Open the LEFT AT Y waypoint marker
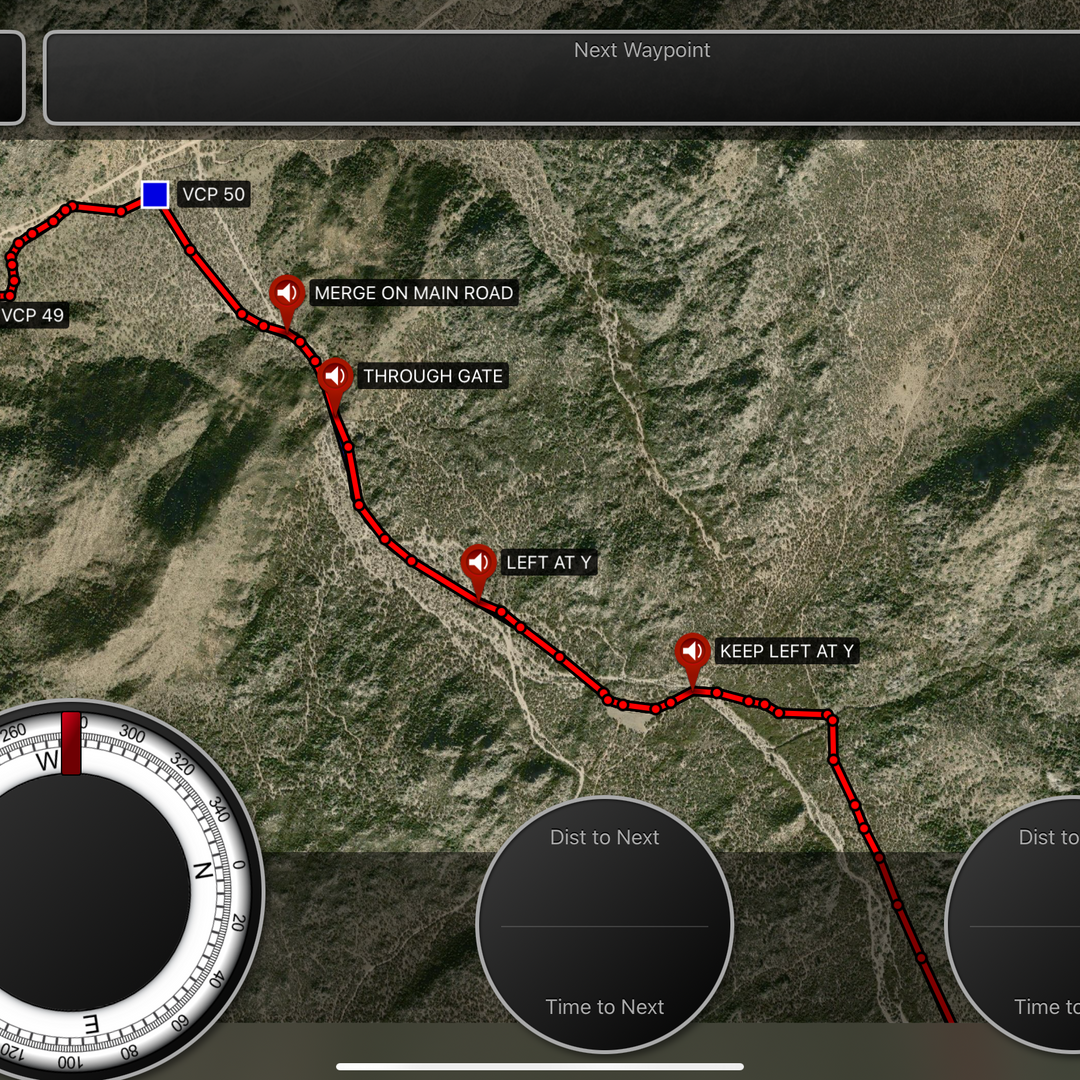 point(478,564)
